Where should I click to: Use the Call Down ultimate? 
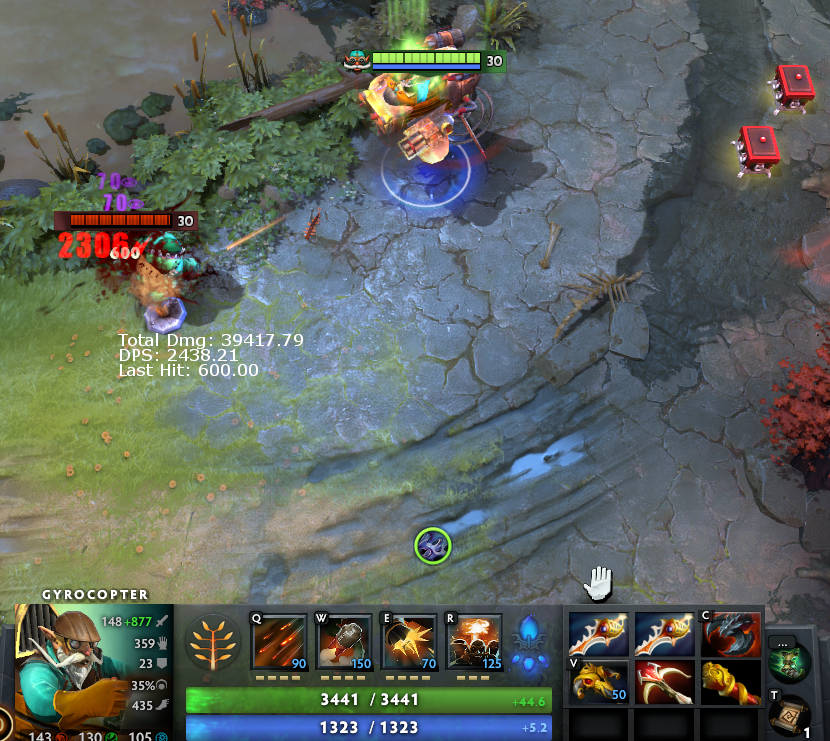pyautogui.click(x=474, y=641)
